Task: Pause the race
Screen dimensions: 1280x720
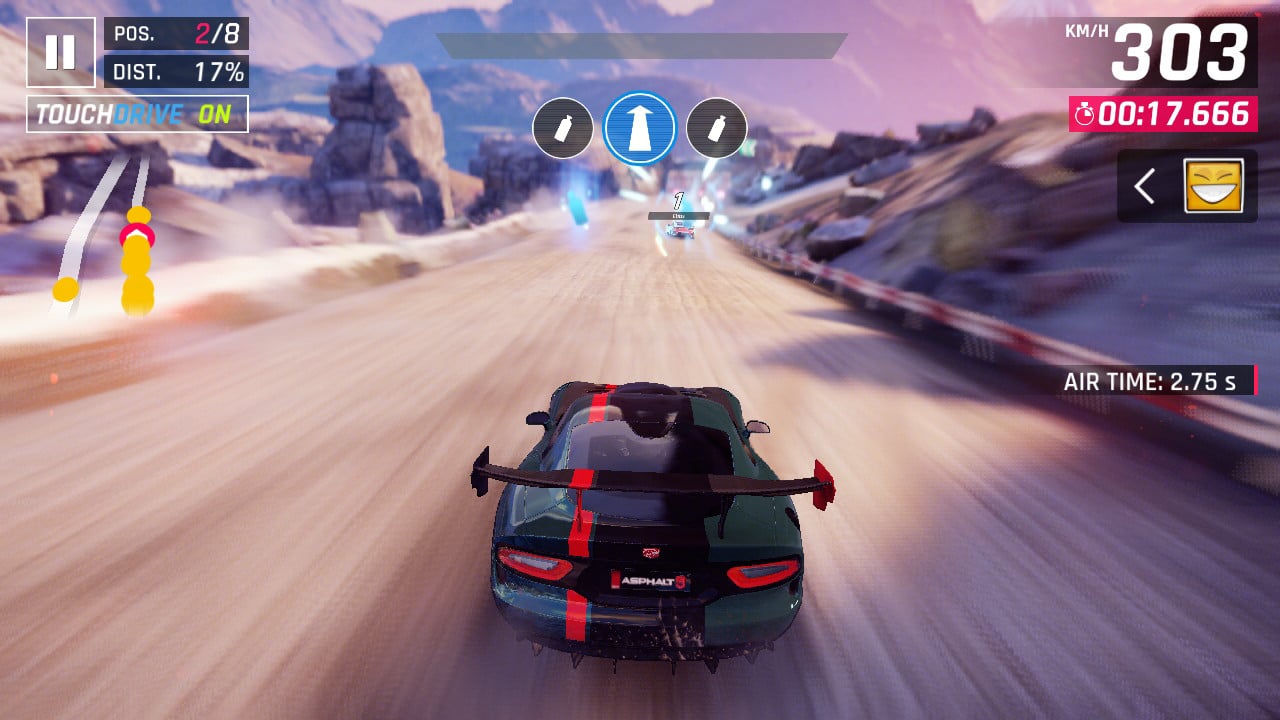Action: (60, 52)
